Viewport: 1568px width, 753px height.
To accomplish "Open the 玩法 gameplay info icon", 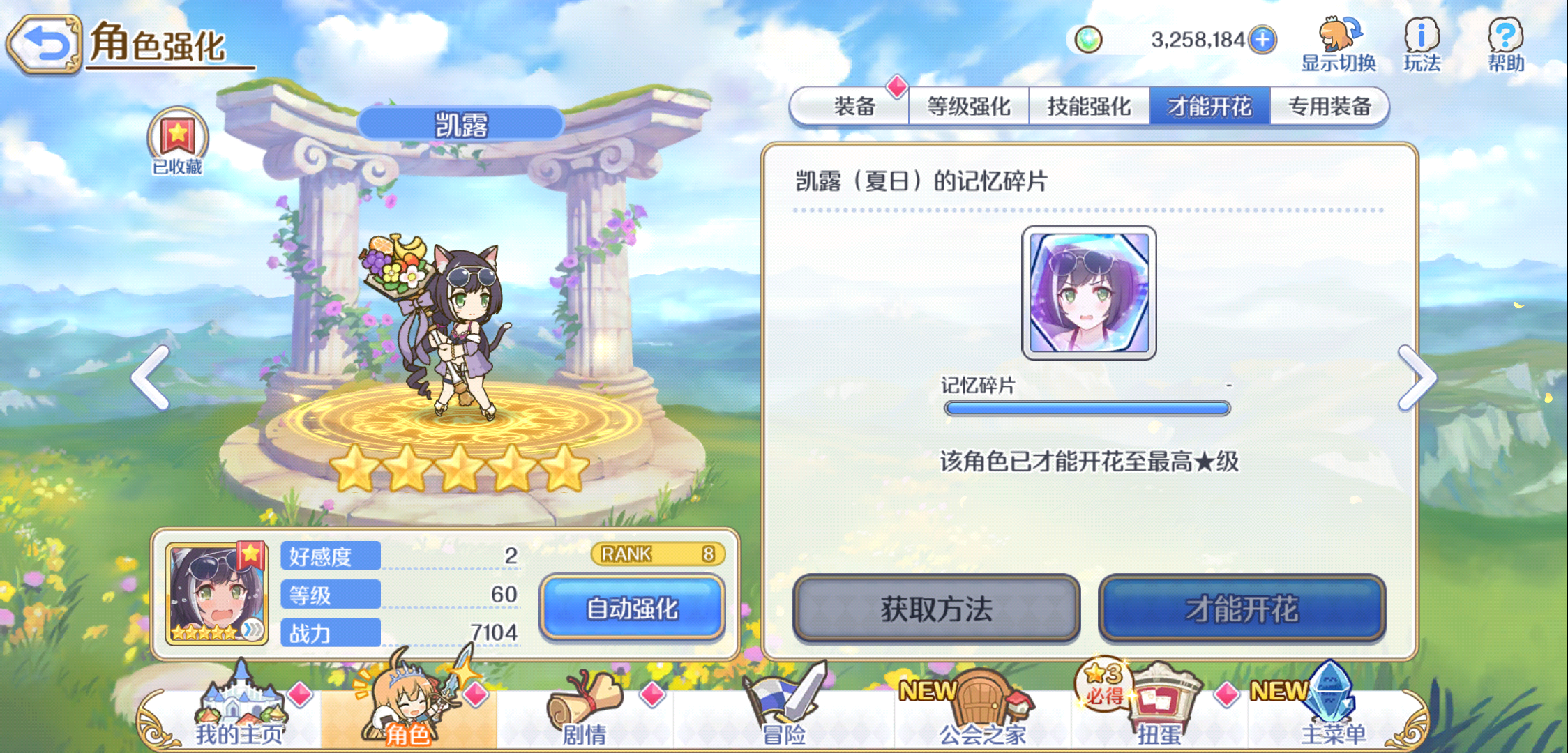I will [1421, 42].
